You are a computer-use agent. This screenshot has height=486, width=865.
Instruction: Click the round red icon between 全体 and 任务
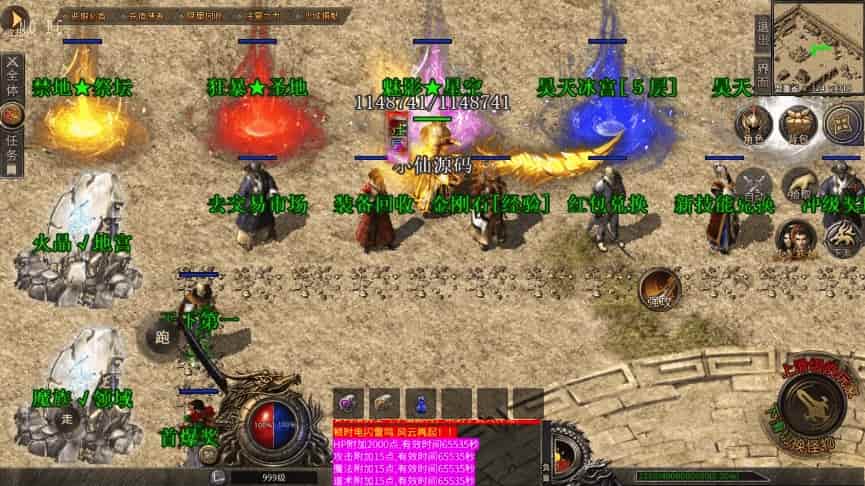tap(12, 116)
